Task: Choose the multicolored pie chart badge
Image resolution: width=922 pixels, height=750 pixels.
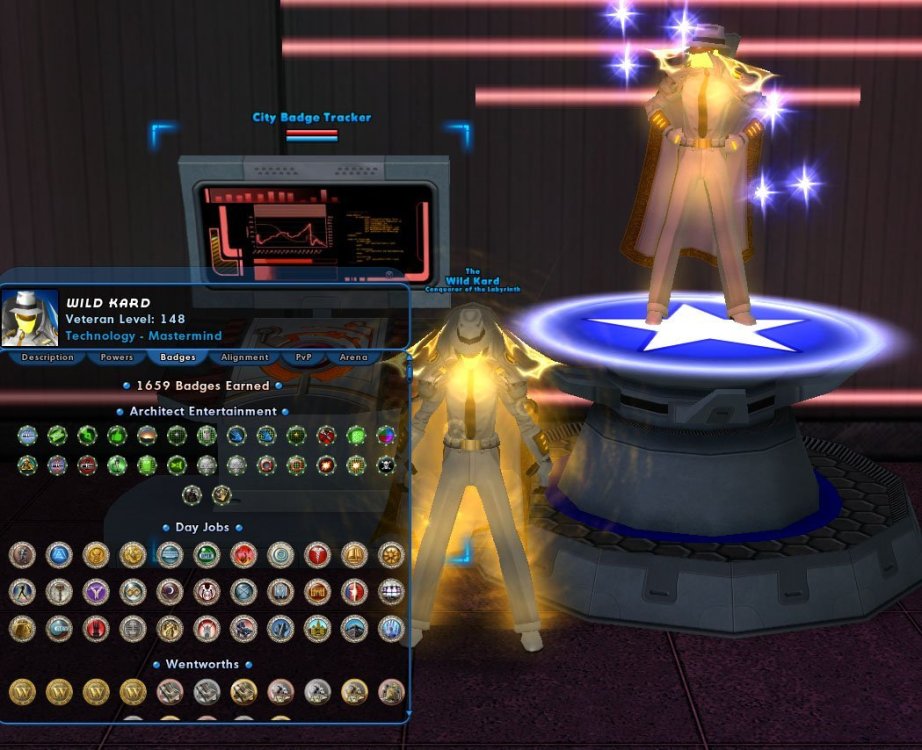Action: point(385,435)
